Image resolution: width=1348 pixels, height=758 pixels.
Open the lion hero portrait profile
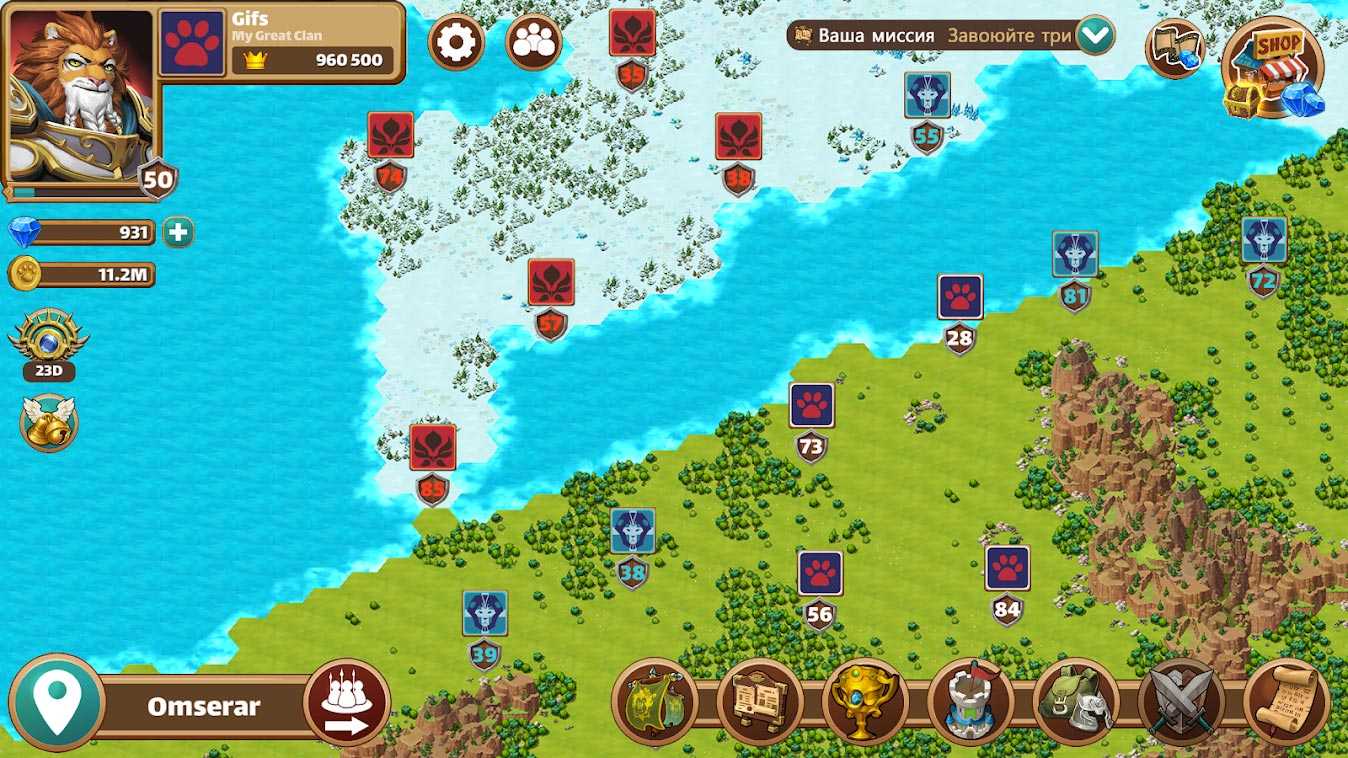(81, 93)
